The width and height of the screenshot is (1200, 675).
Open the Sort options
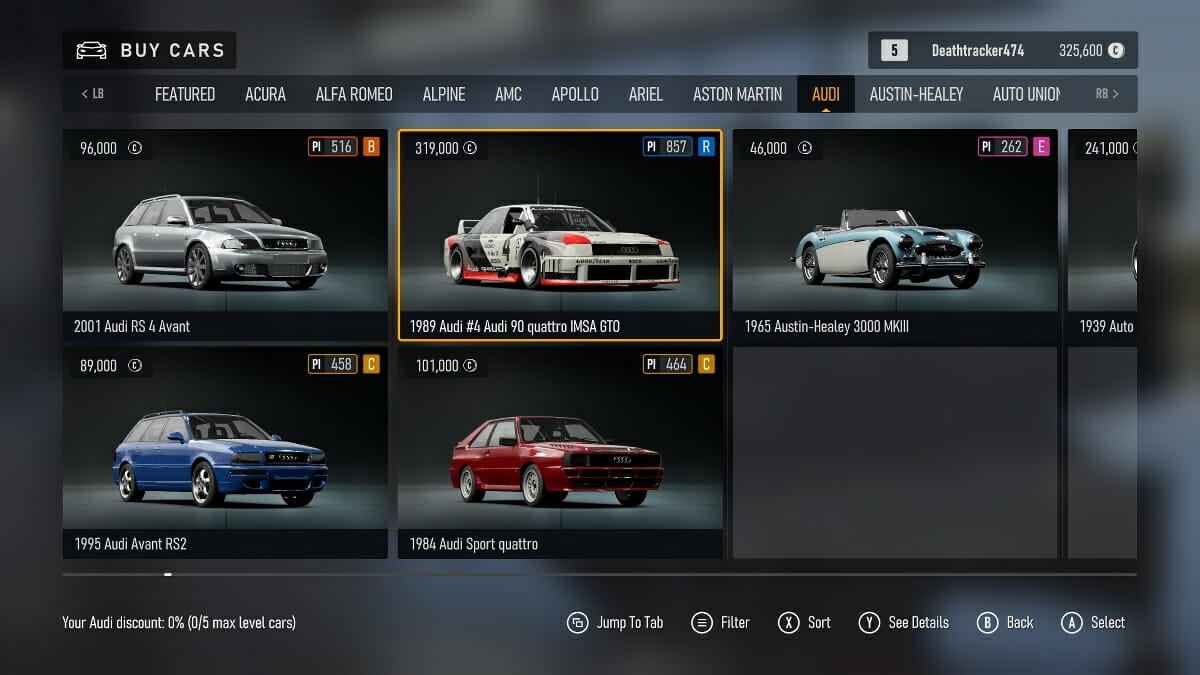[x=805, y=622]
